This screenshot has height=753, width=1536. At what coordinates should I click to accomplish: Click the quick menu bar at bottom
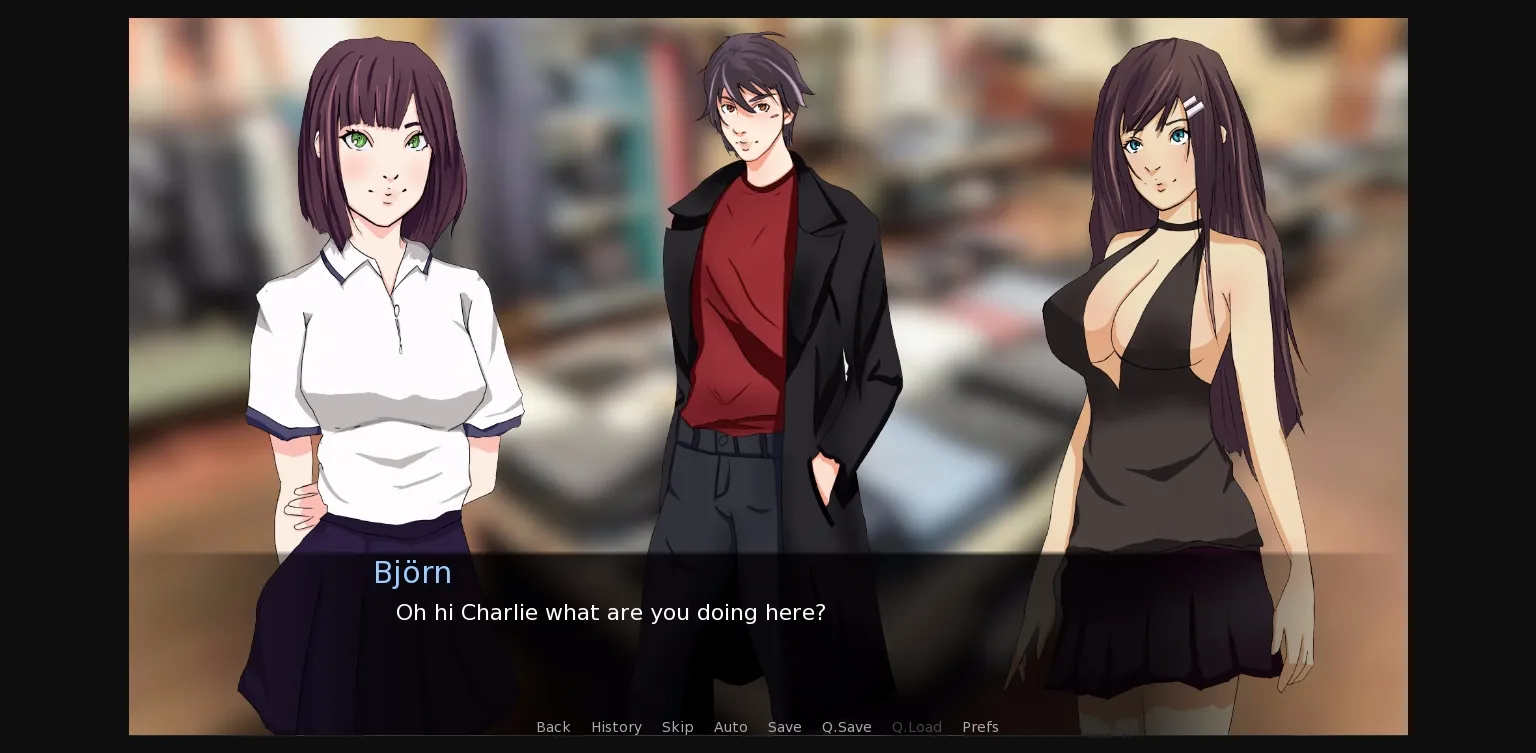[768, 727]
